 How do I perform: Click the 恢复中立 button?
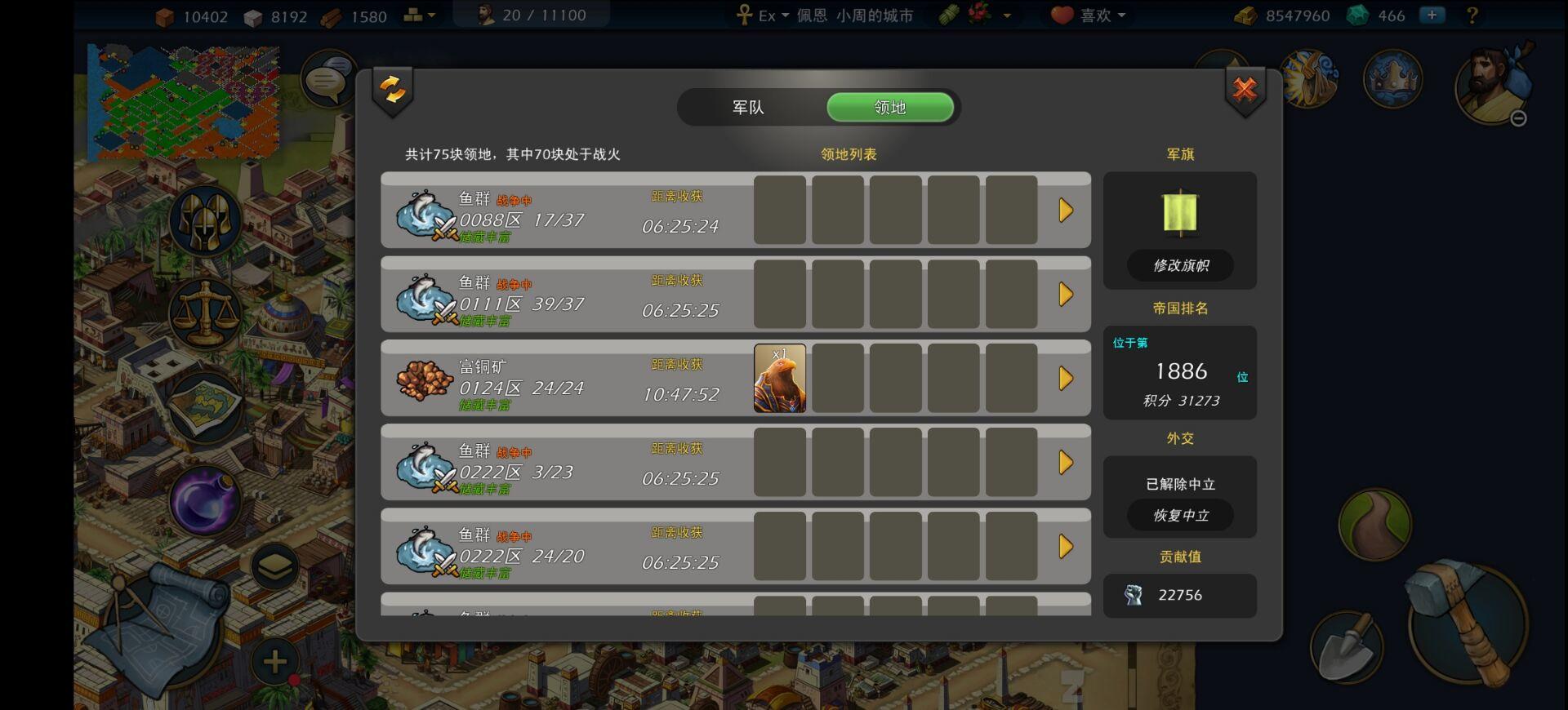1180,515
